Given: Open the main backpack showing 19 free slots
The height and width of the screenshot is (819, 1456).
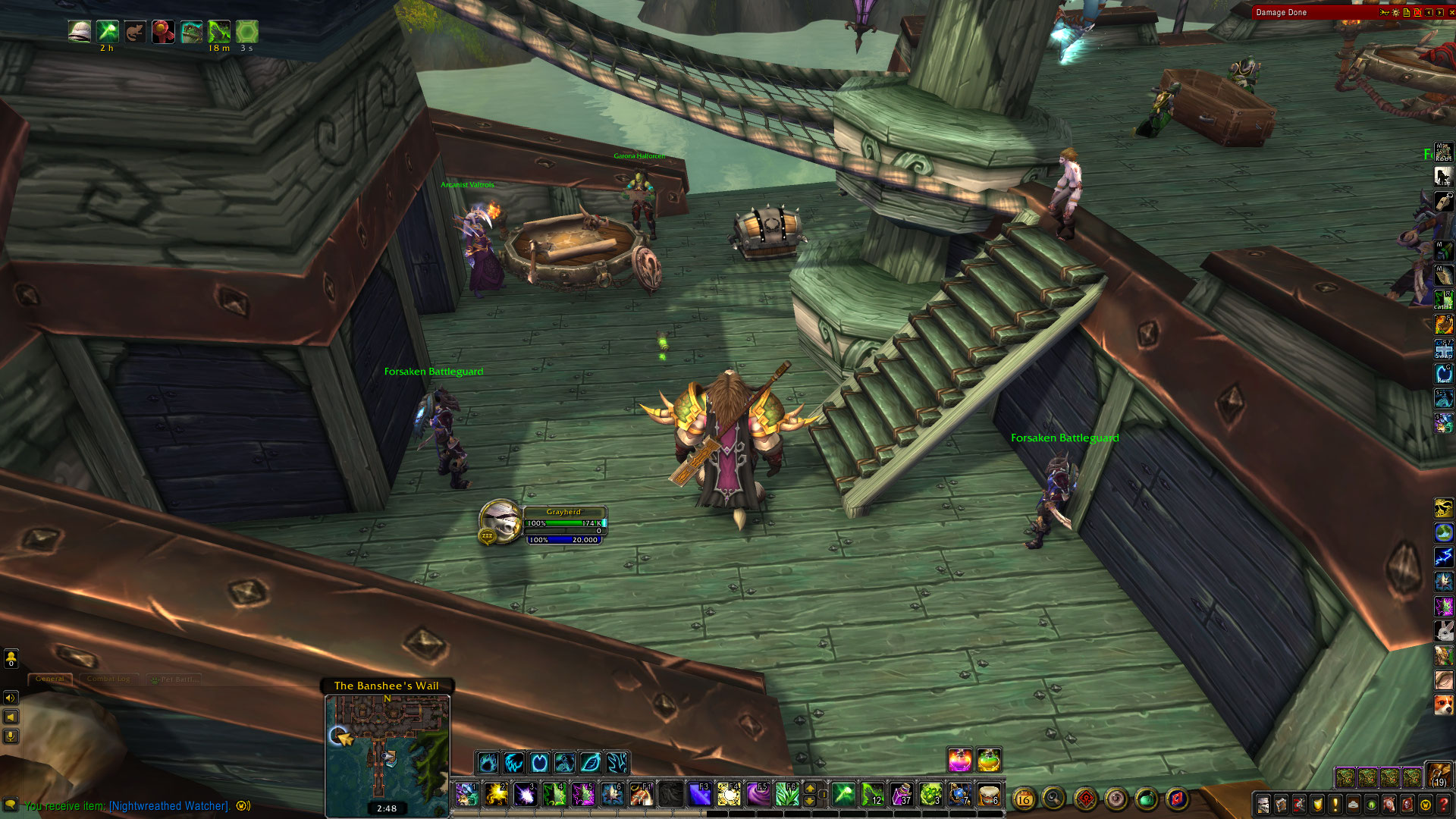Looking at the screenshot, I should click(x=1439, y=776).
